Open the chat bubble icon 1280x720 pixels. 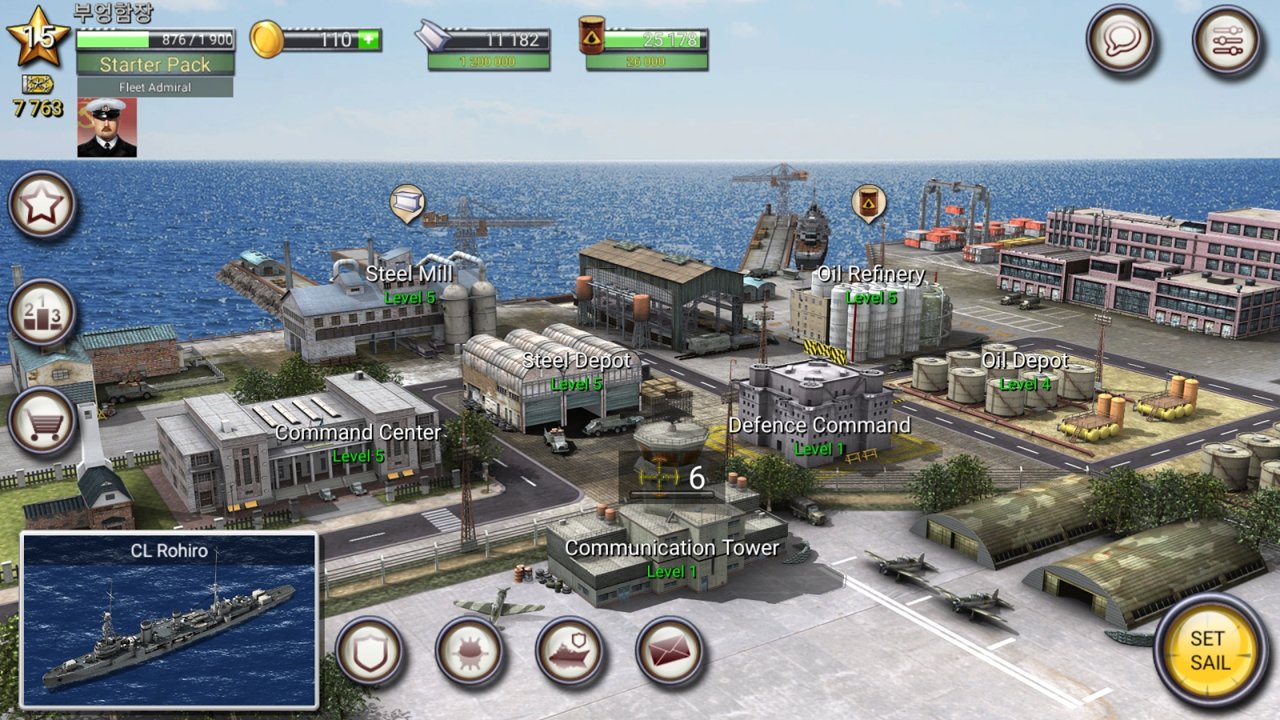[1122, 40]
